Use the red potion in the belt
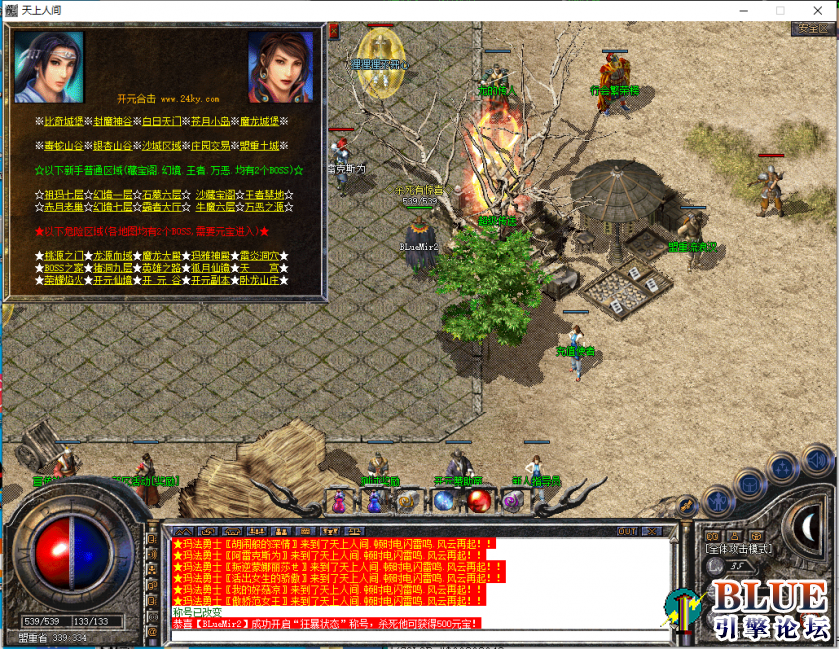 point(480,501)
